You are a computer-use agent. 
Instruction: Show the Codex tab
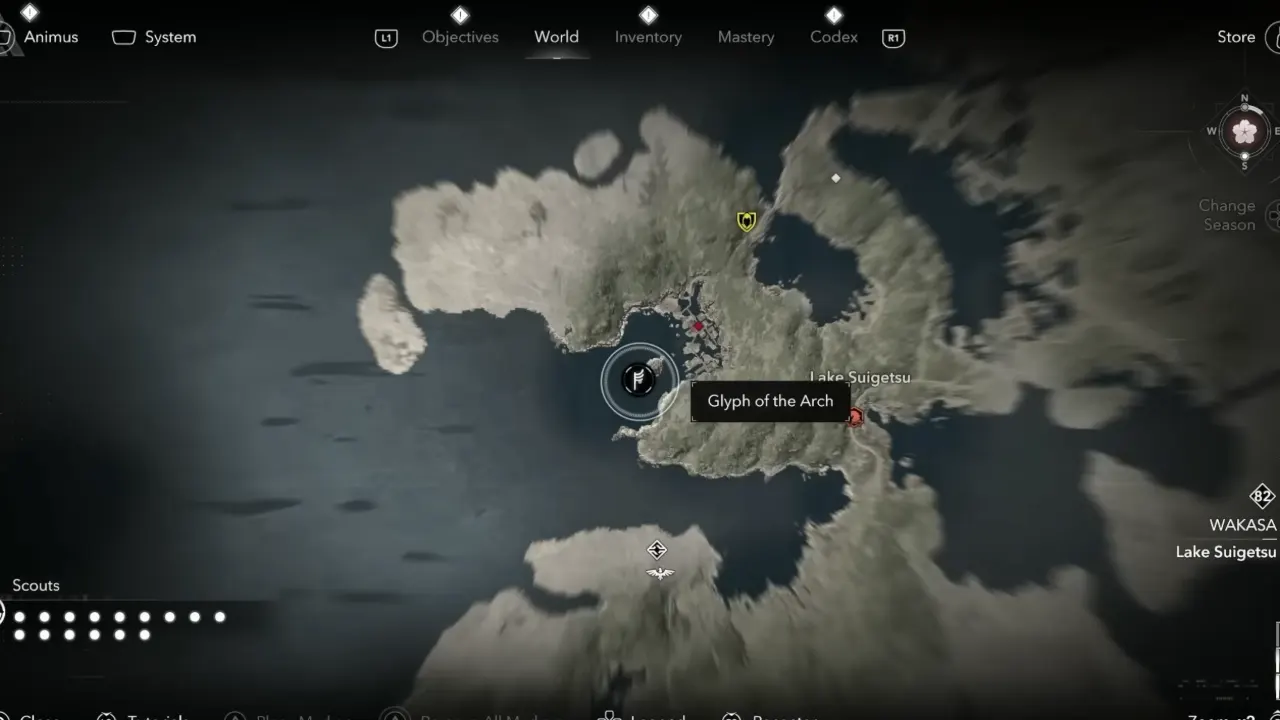834,37
